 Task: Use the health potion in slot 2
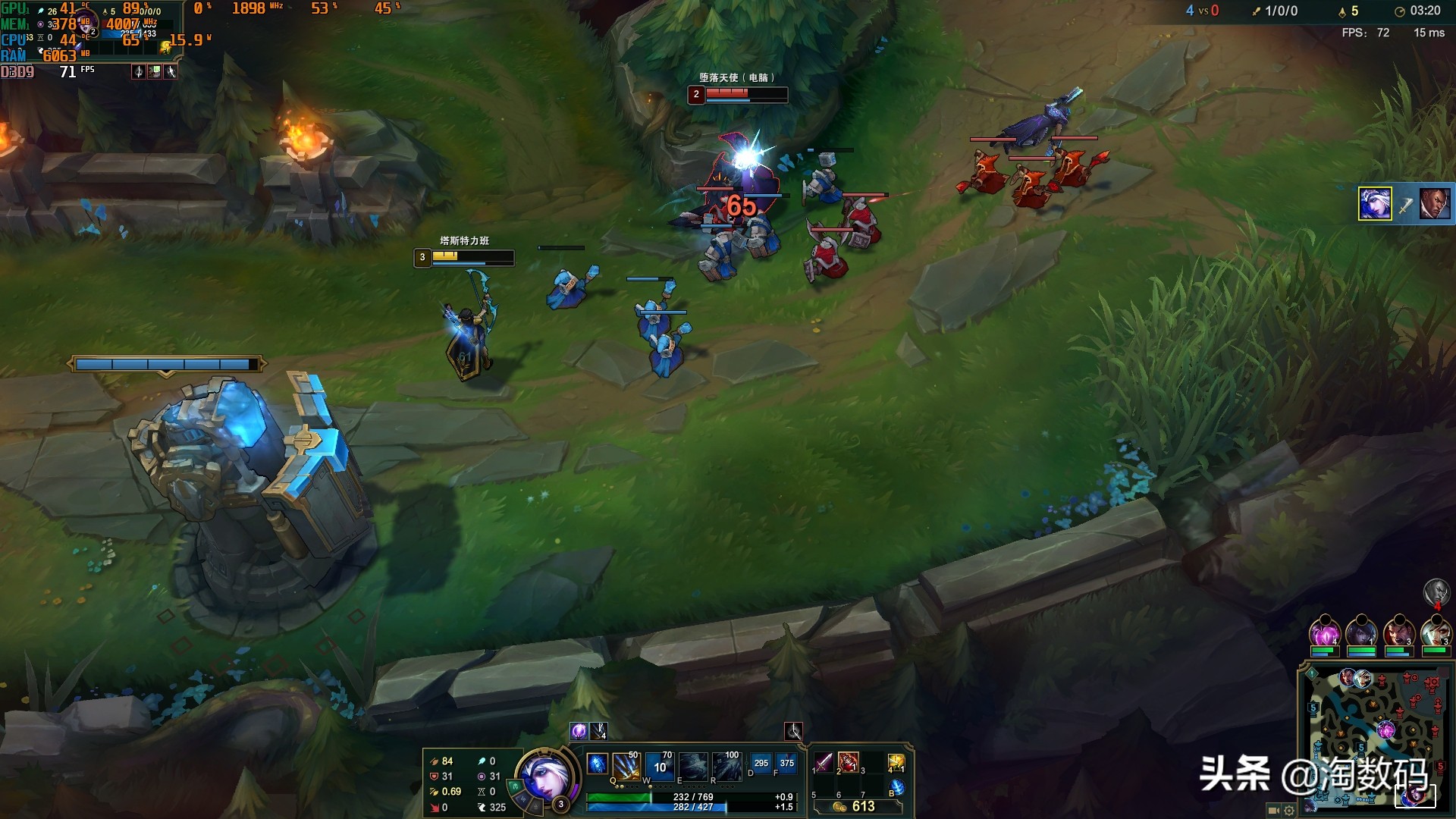pos(848,762)
